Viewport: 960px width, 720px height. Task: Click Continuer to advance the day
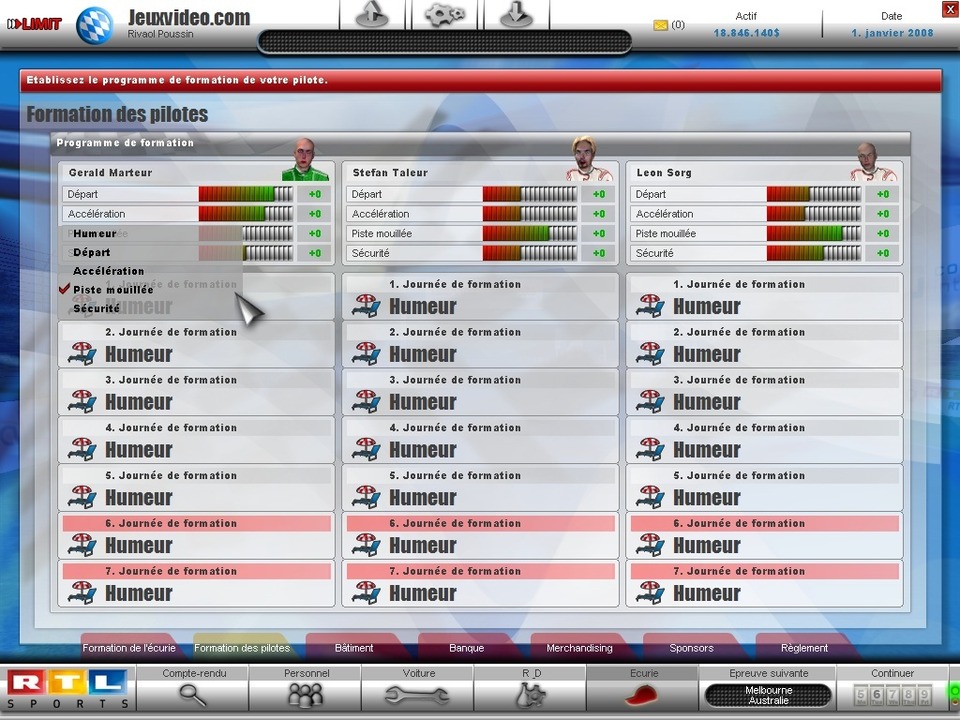tap(892, 687)
